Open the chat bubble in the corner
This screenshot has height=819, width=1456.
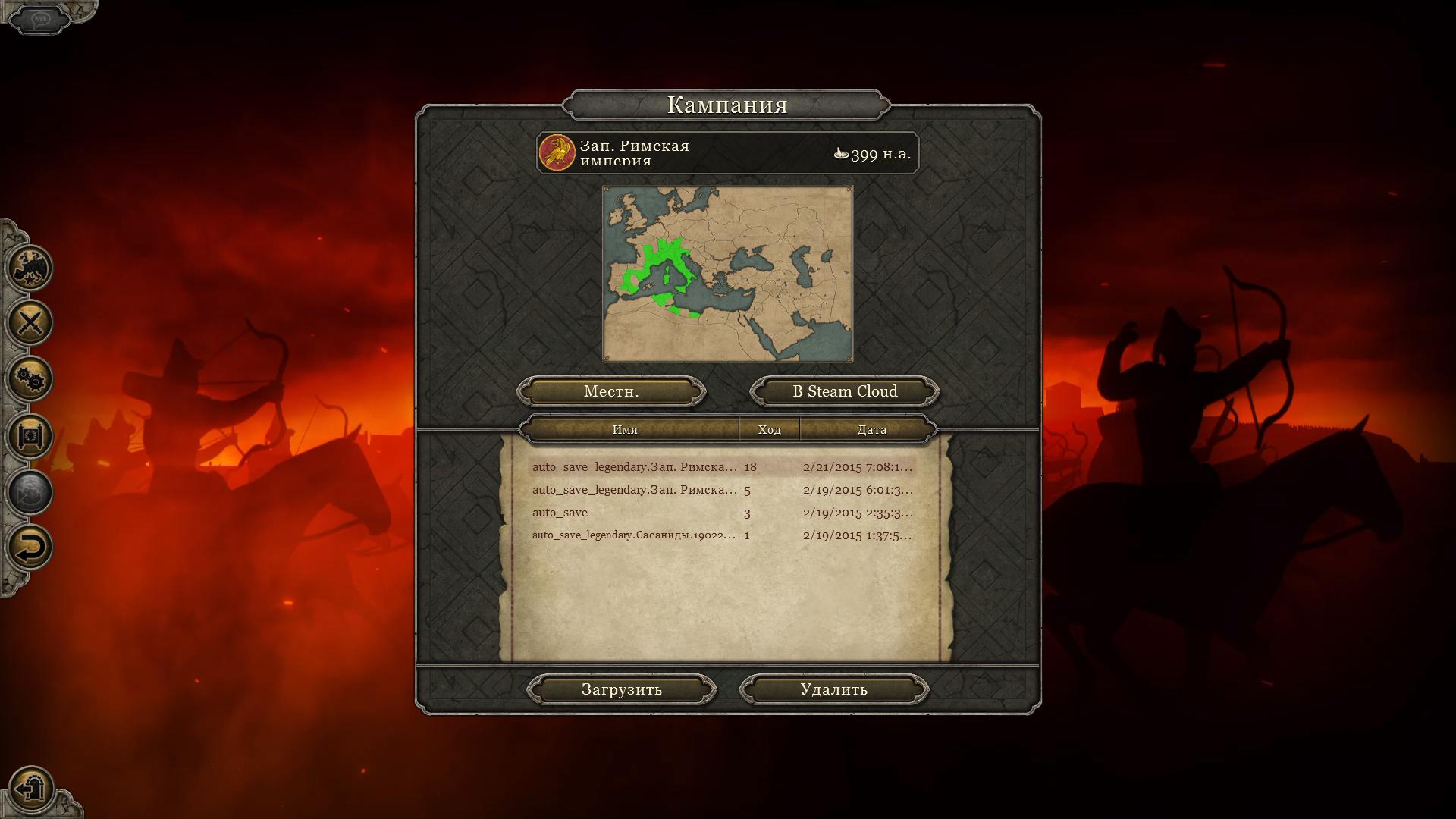39,18
